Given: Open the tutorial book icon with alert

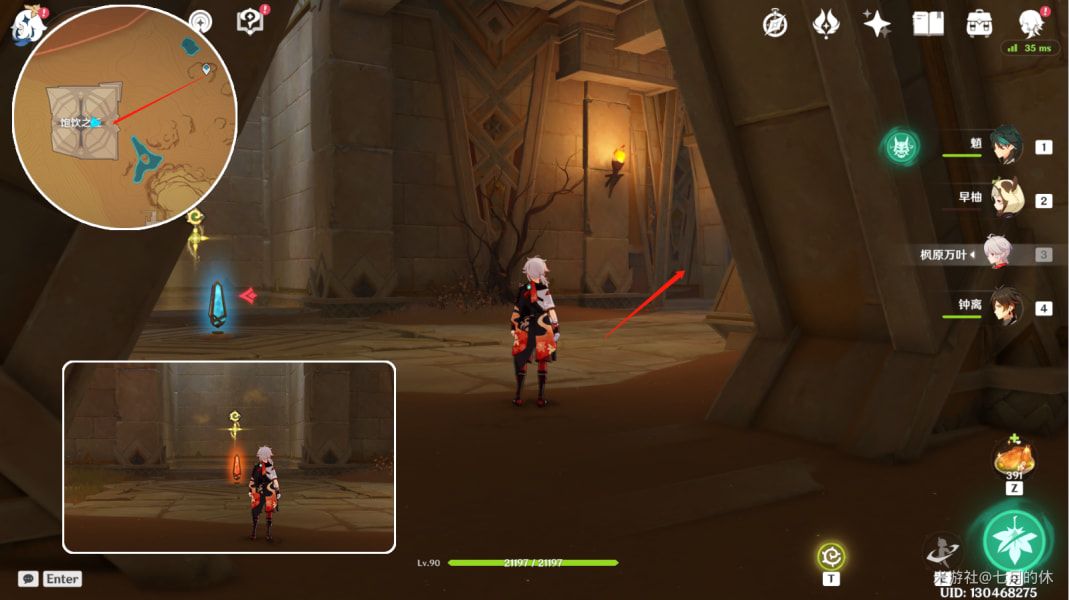Looking at the screenshot, I should tap(250, 22).
